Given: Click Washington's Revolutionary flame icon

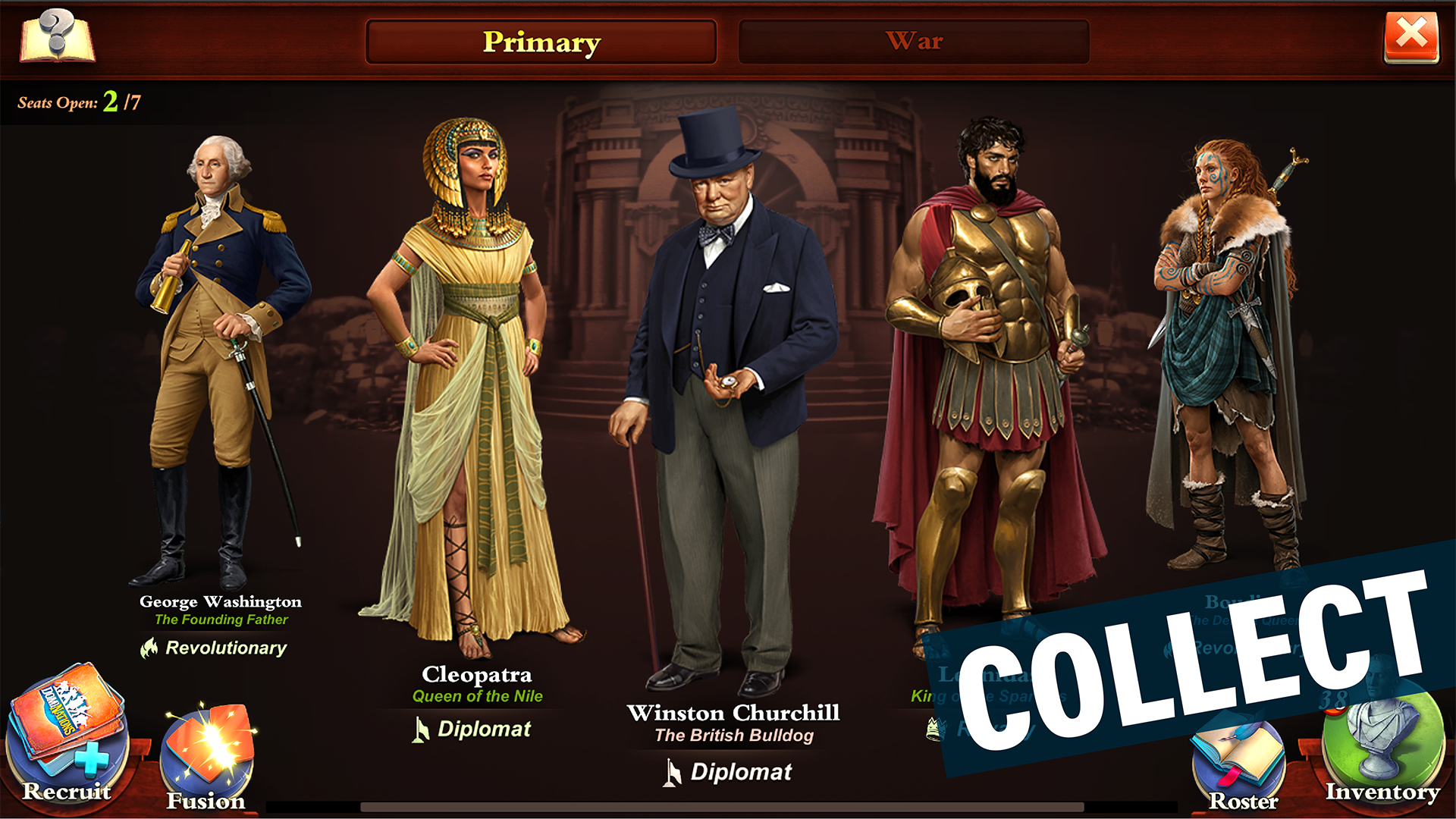Looking at the screenshot, I should coord(149,648).
